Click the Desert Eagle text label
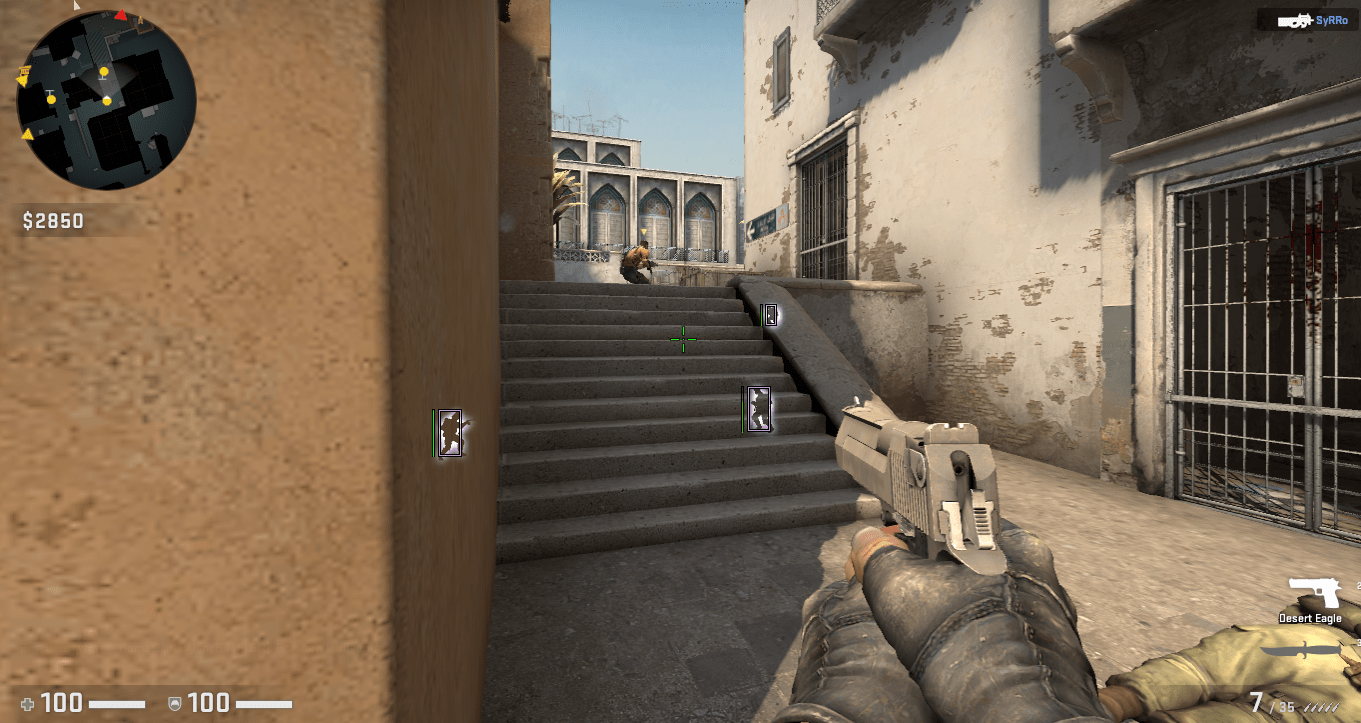The width and height of the screenshot is (1361, 723). click(1309, 618)
